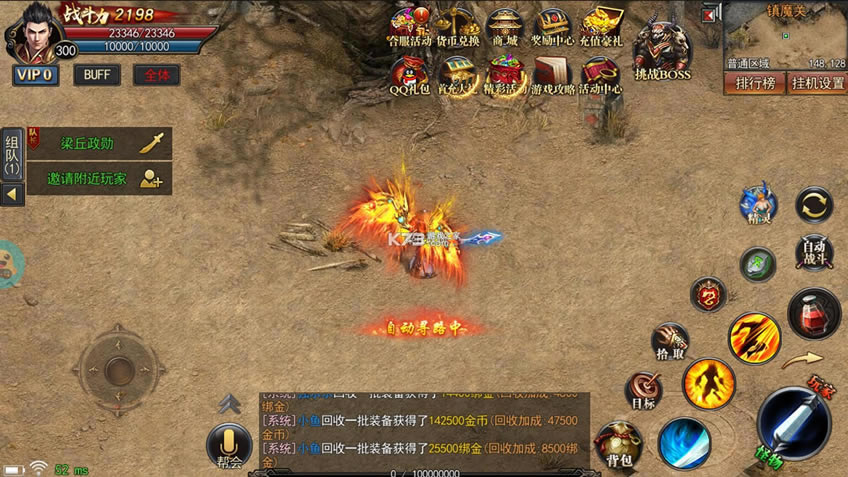Open the 帮会 guild button

point(229,447)
